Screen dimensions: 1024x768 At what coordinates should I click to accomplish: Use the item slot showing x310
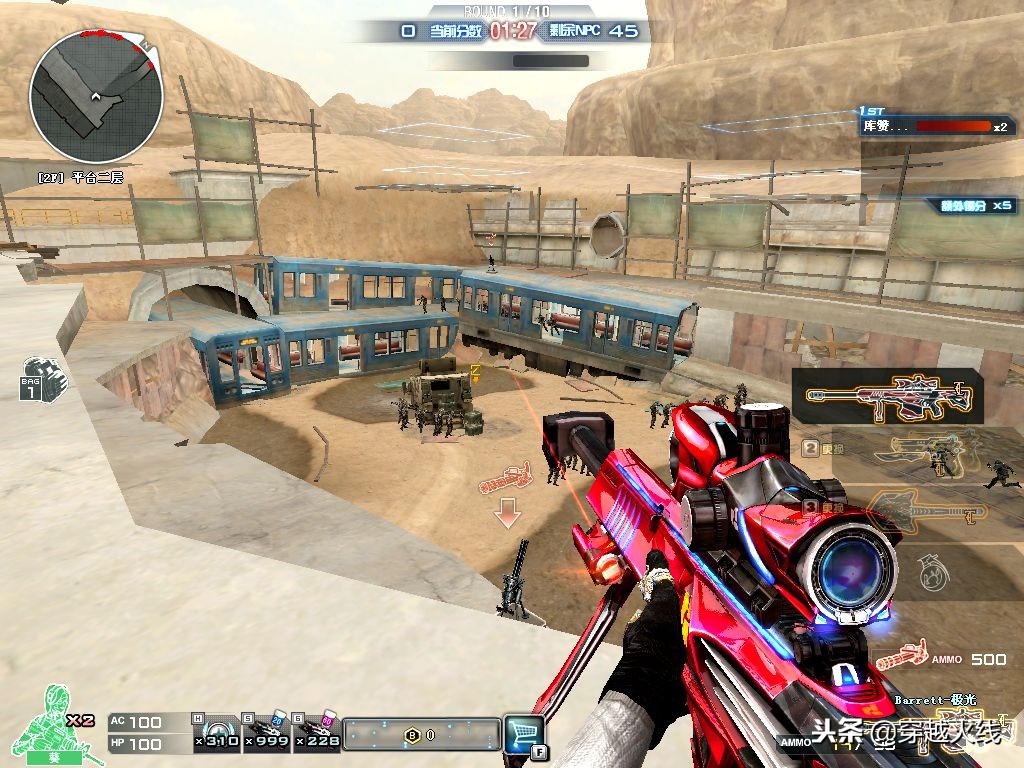216,732
